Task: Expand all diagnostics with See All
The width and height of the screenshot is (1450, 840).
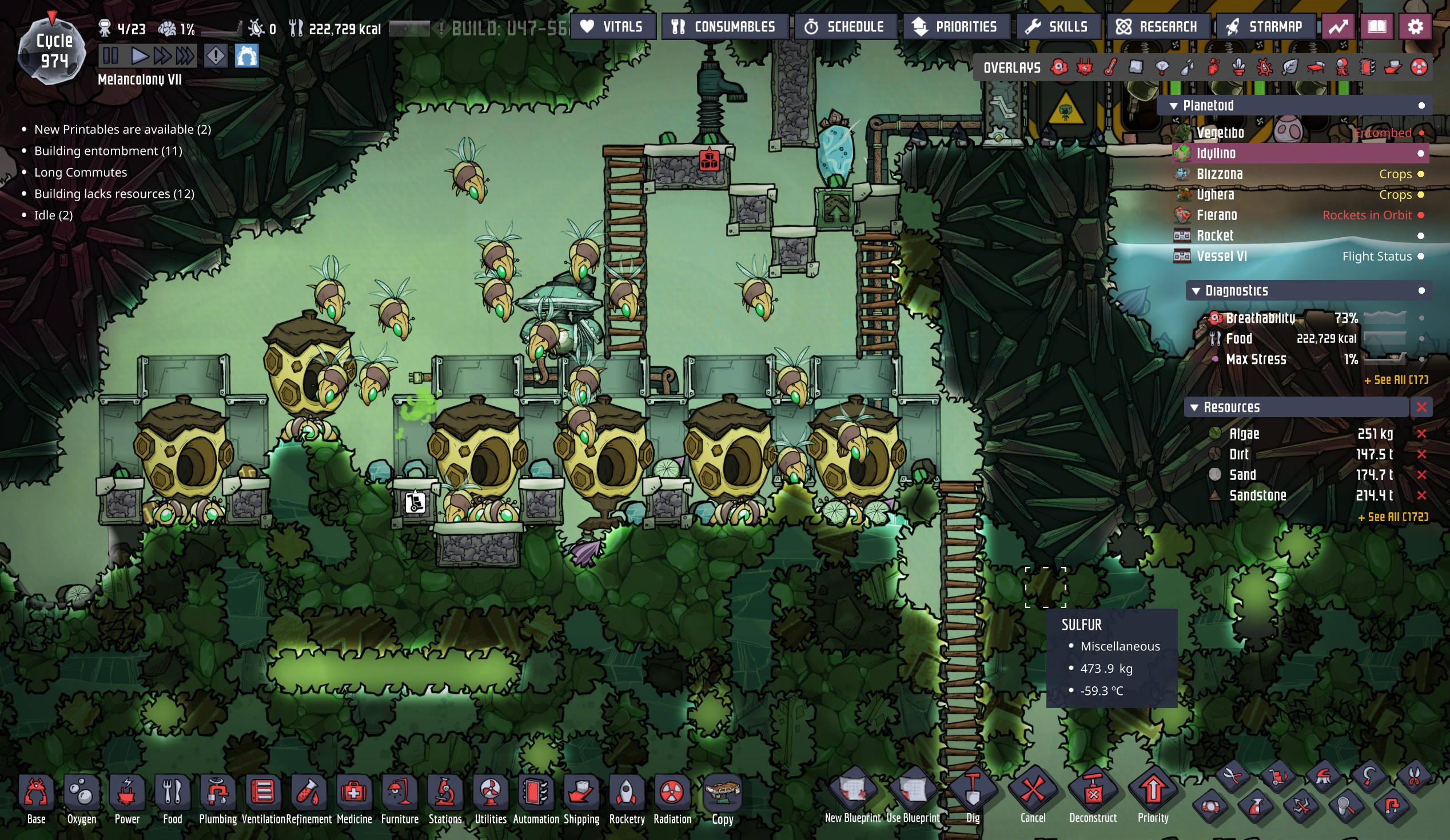Action: 1396,380
